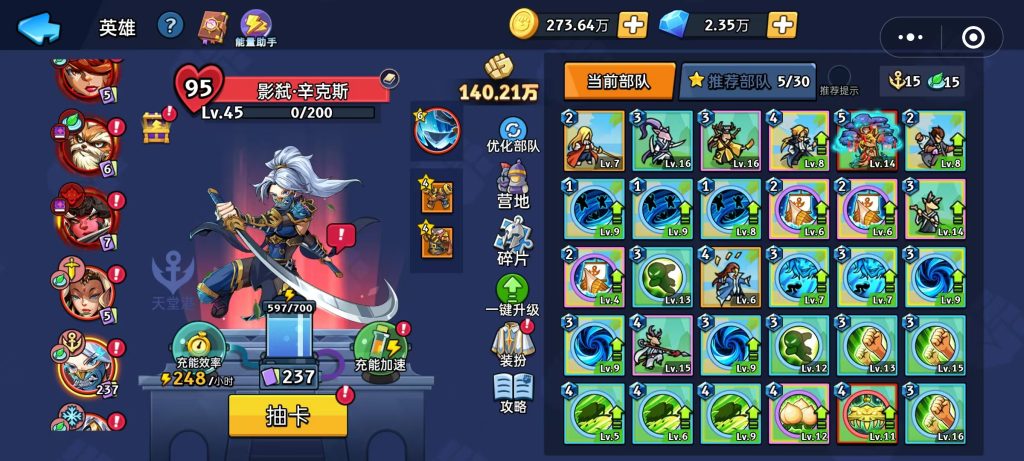Open the 营地 camp menu
Image resolution: width=1024 pixels, height=461 pixels.
pos(513,186)
